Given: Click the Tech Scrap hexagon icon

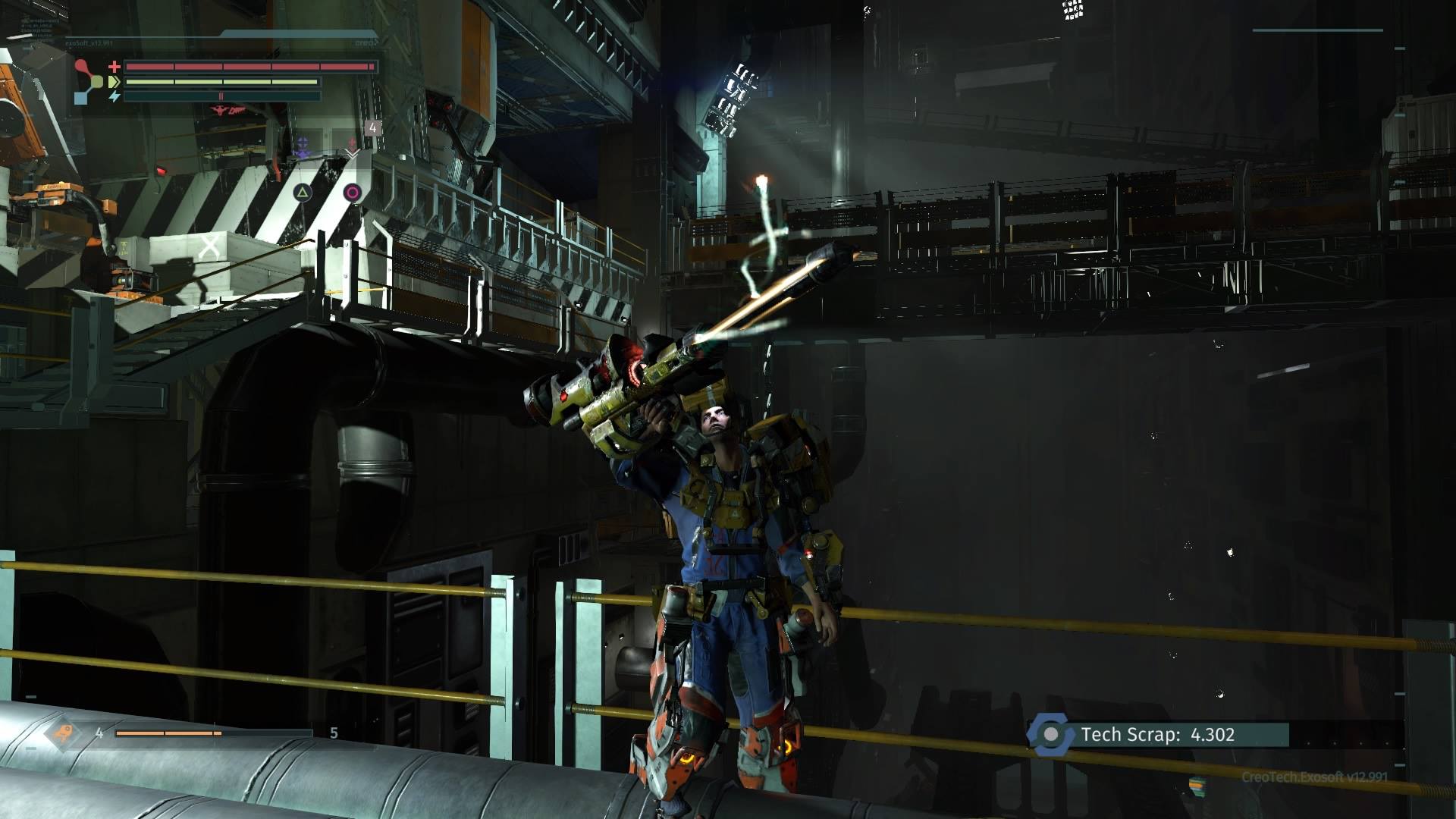Looking at the screenshot, I should (1051, 734).
